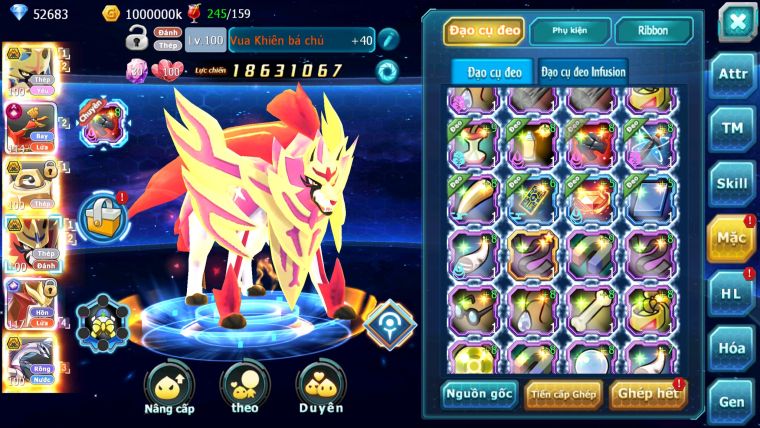Open the Phụ kiện tab
Screen dimensions: 760x428
[570, 31]
